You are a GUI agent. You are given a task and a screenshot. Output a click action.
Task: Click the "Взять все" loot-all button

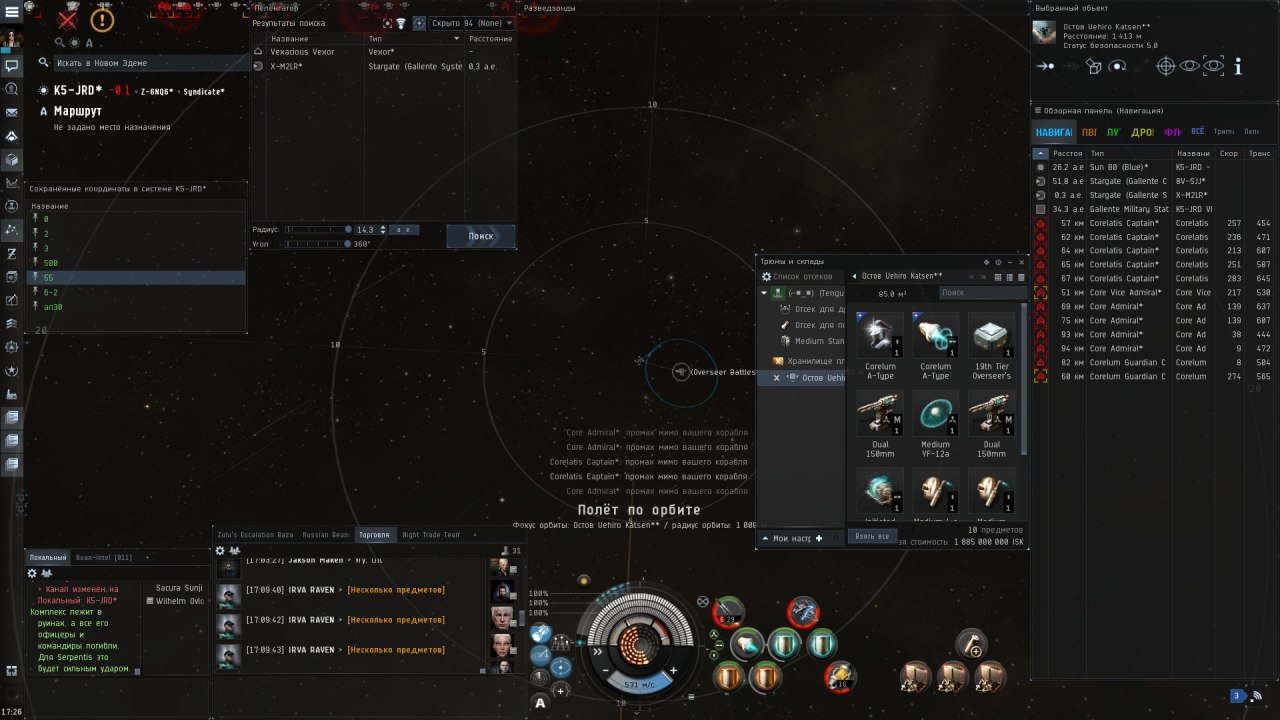point(871,536)
